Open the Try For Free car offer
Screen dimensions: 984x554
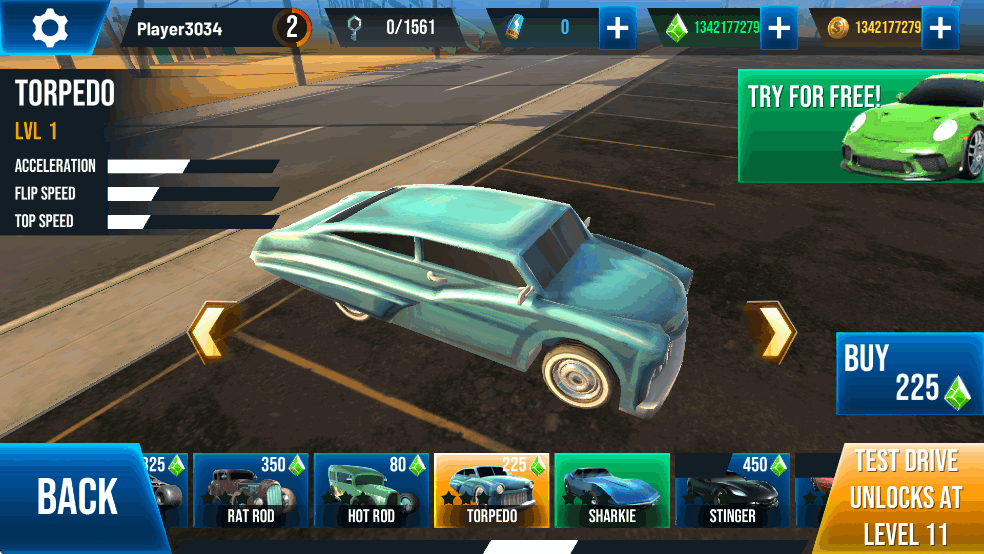pos(860,126)
